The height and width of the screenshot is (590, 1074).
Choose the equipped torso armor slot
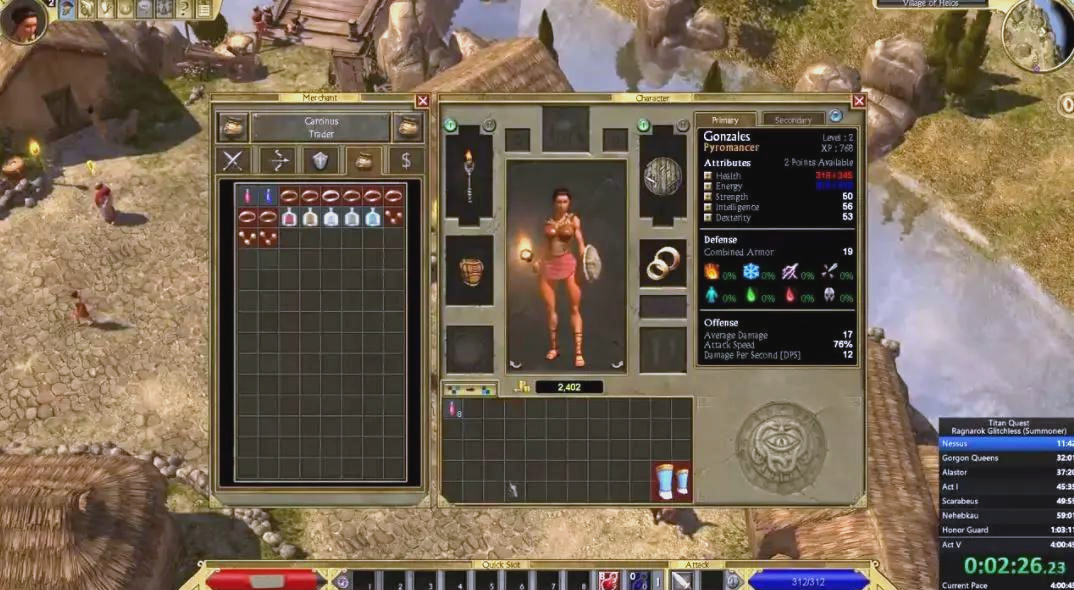[x=468, y=270]
